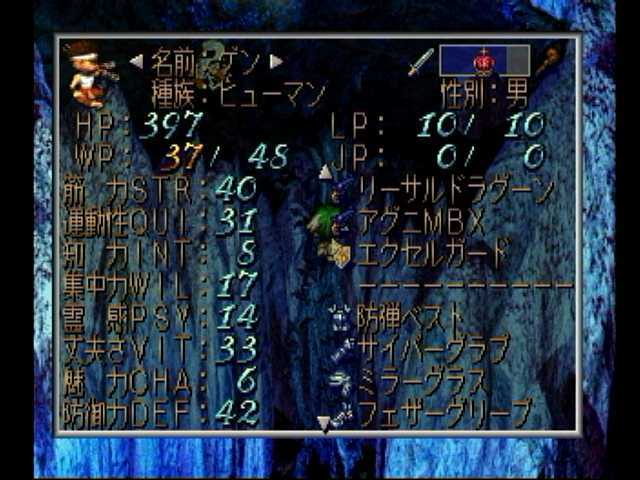
Task: Click the up arrow above the equipment list
Action: pos(325,172)
